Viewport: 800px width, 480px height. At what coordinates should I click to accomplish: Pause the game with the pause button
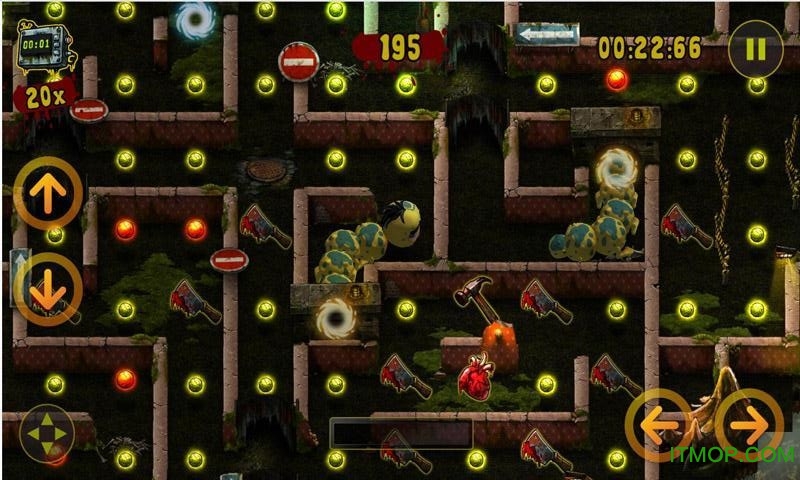pos(755,49)
